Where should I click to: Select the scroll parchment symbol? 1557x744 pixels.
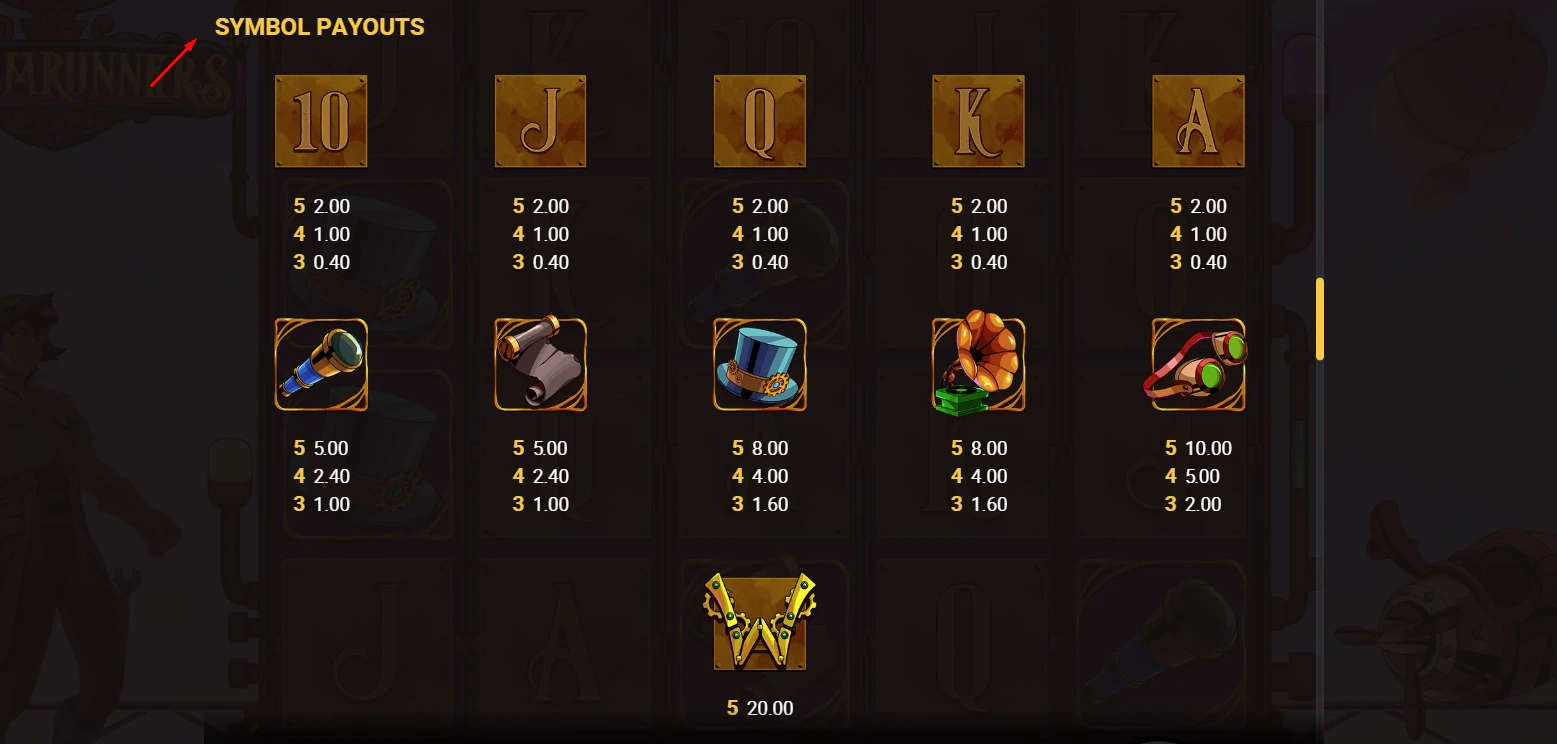click(x=540, y=364)
